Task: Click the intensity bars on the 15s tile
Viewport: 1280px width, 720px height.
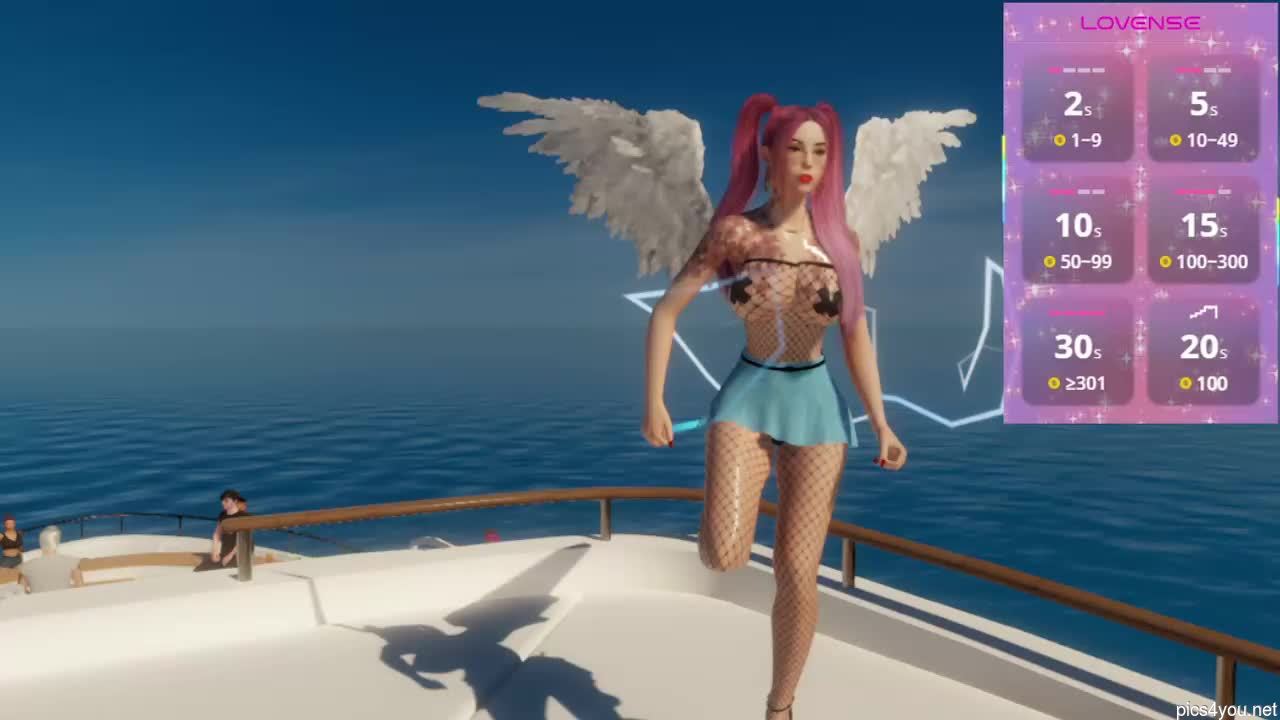Action: click(x=1205, y=191)
